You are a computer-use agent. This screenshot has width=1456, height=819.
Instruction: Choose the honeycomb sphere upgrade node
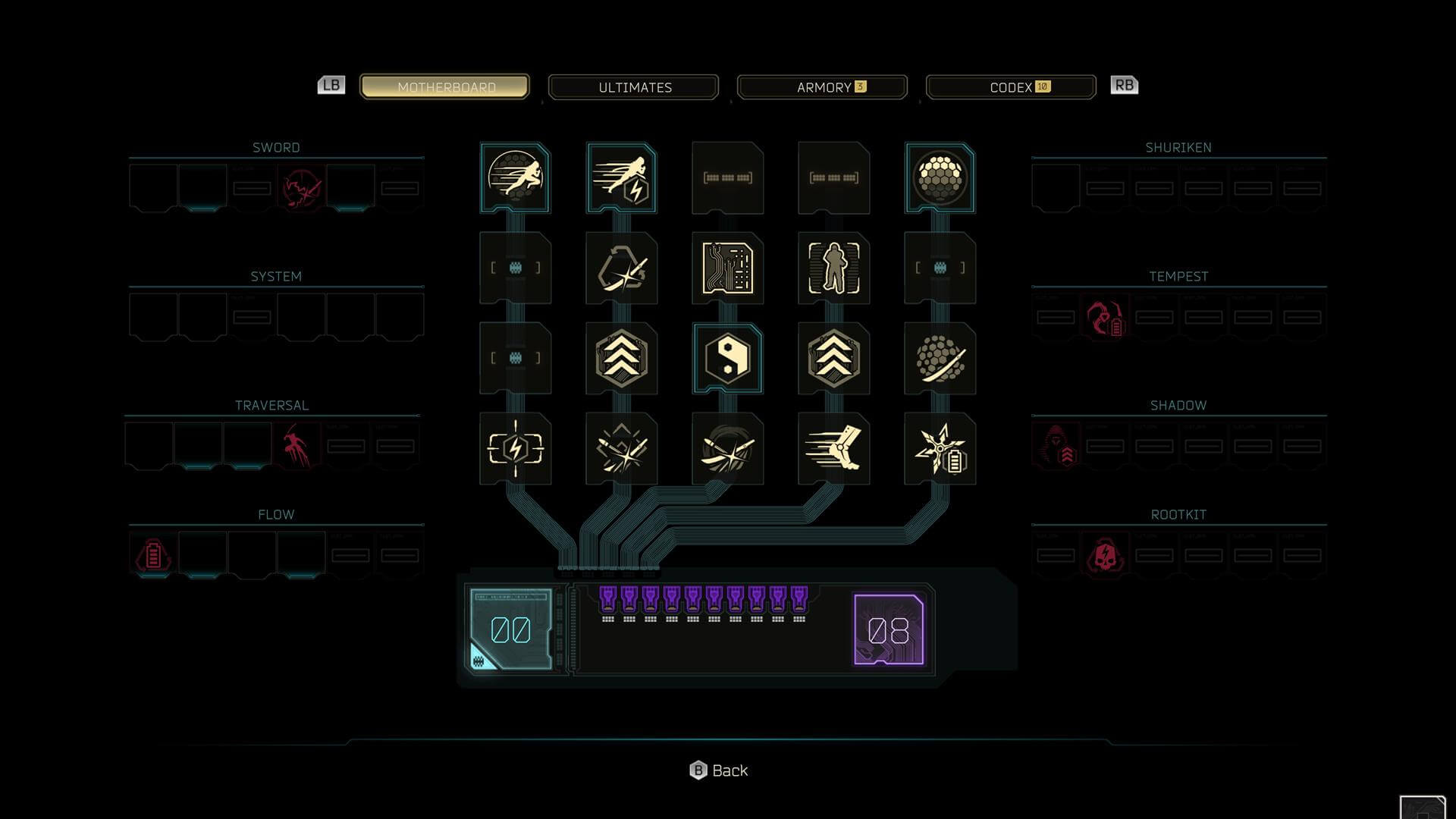tap(940, 178)
